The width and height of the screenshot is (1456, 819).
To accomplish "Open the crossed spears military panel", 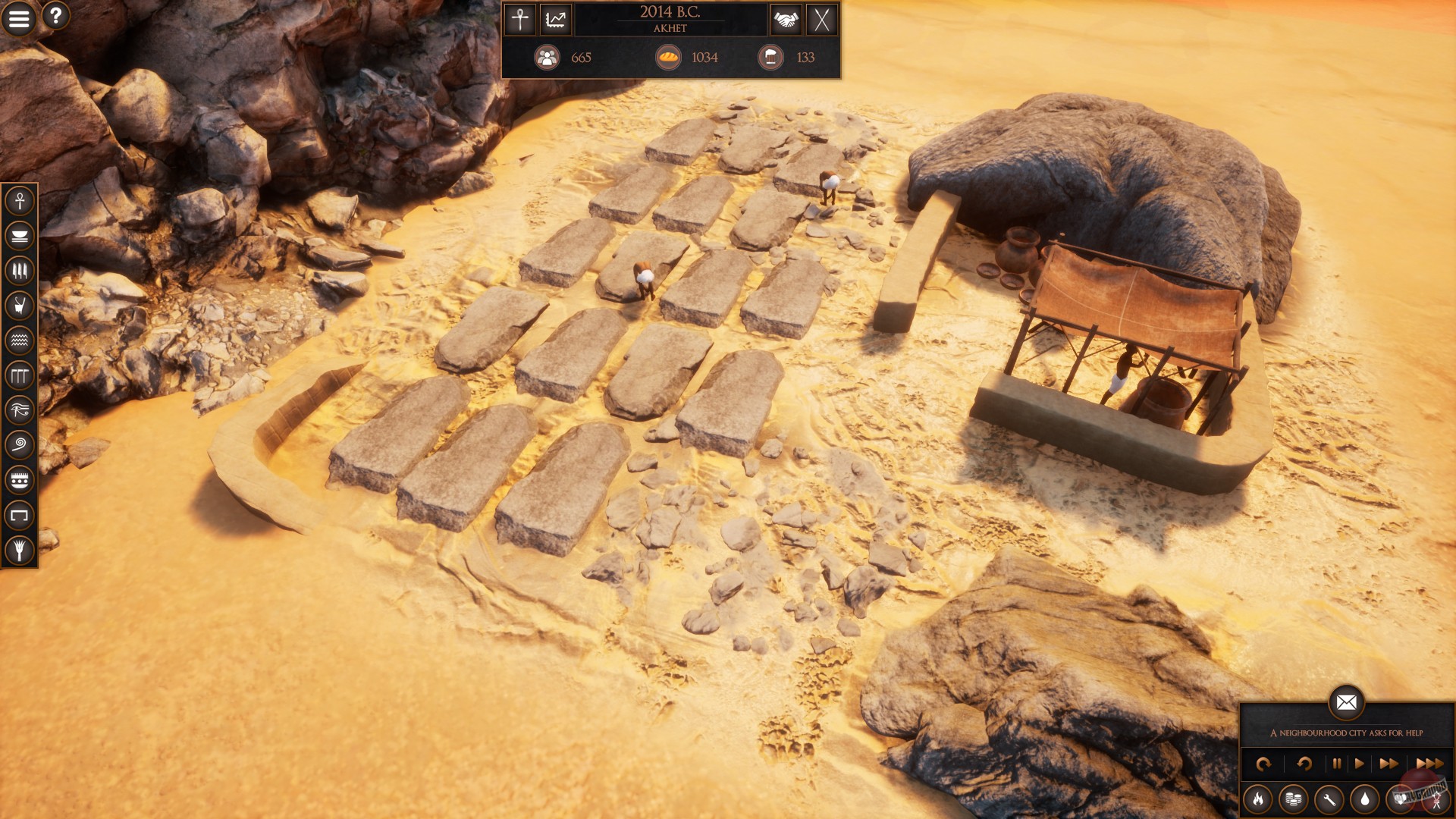I will click(821, 20).
